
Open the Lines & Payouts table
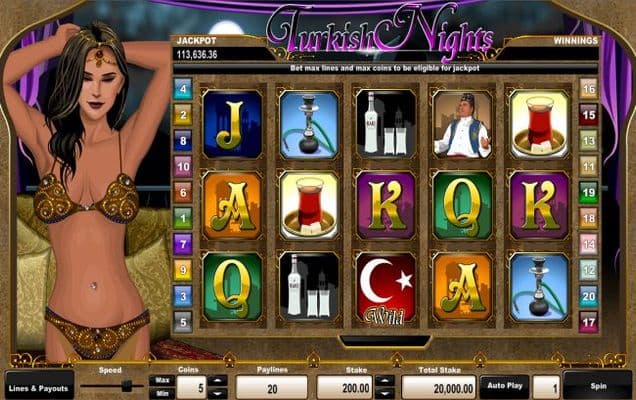[38, 386]
